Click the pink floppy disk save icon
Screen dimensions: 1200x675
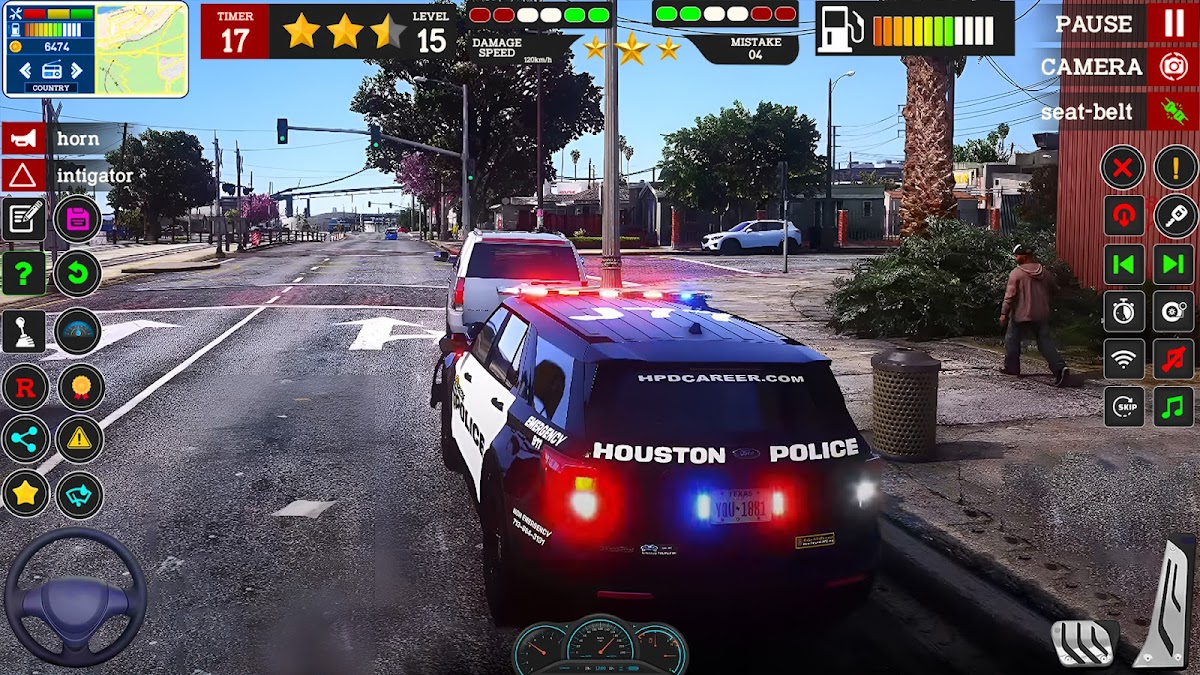pos(78,219)
